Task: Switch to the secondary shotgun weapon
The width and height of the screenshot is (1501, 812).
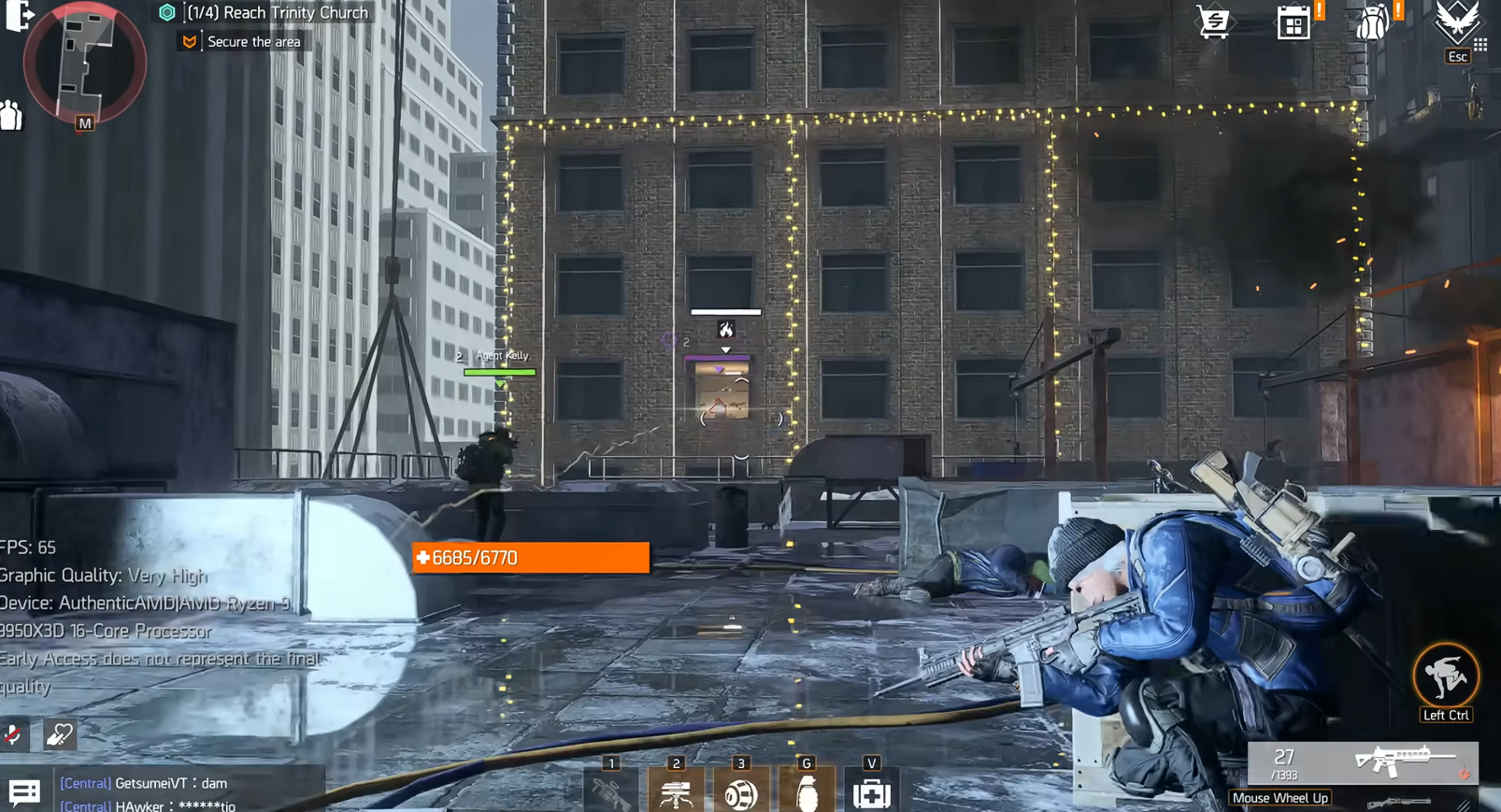Action: (x=1399, y=803)
